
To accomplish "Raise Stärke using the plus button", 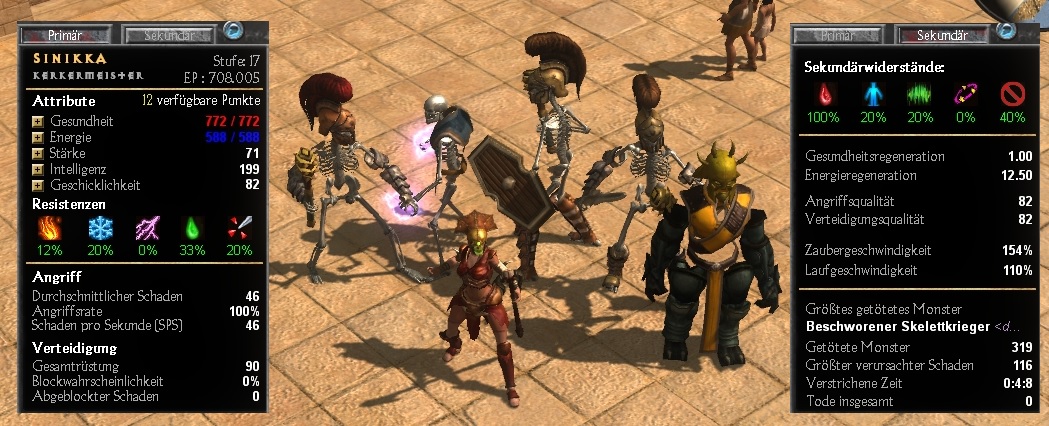I will point(38,153).
